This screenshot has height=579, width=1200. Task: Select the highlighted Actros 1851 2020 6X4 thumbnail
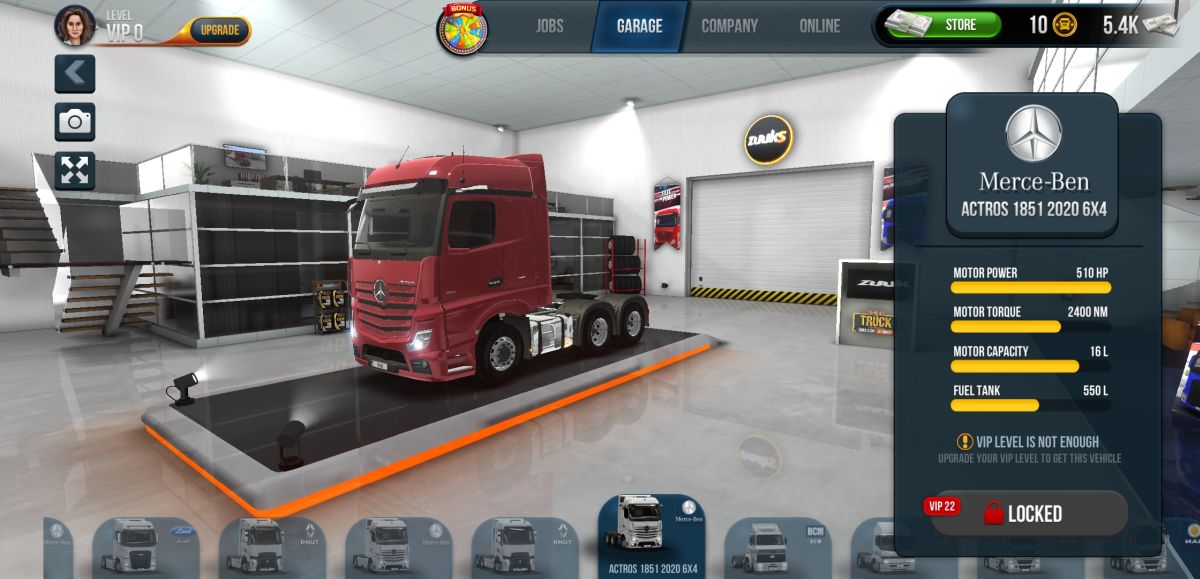coord(652,536)
